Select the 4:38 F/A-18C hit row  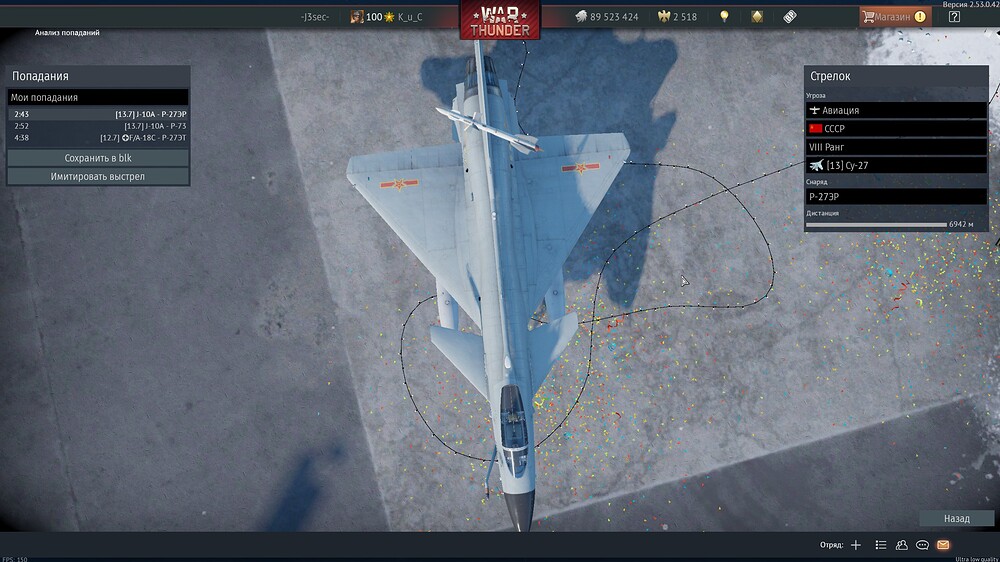[x=99, y=138]
